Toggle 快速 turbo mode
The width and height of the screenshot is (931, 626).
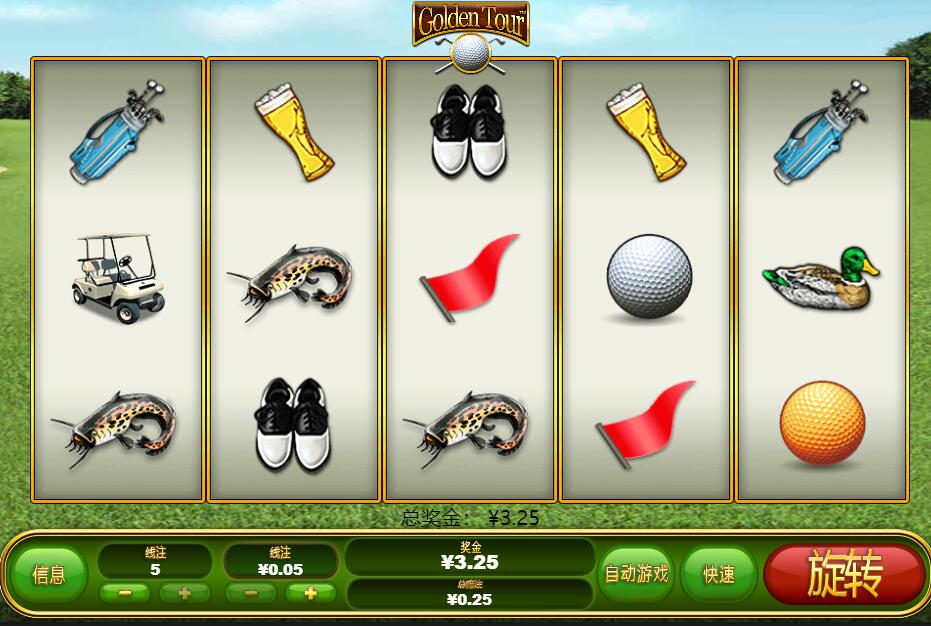718,574
